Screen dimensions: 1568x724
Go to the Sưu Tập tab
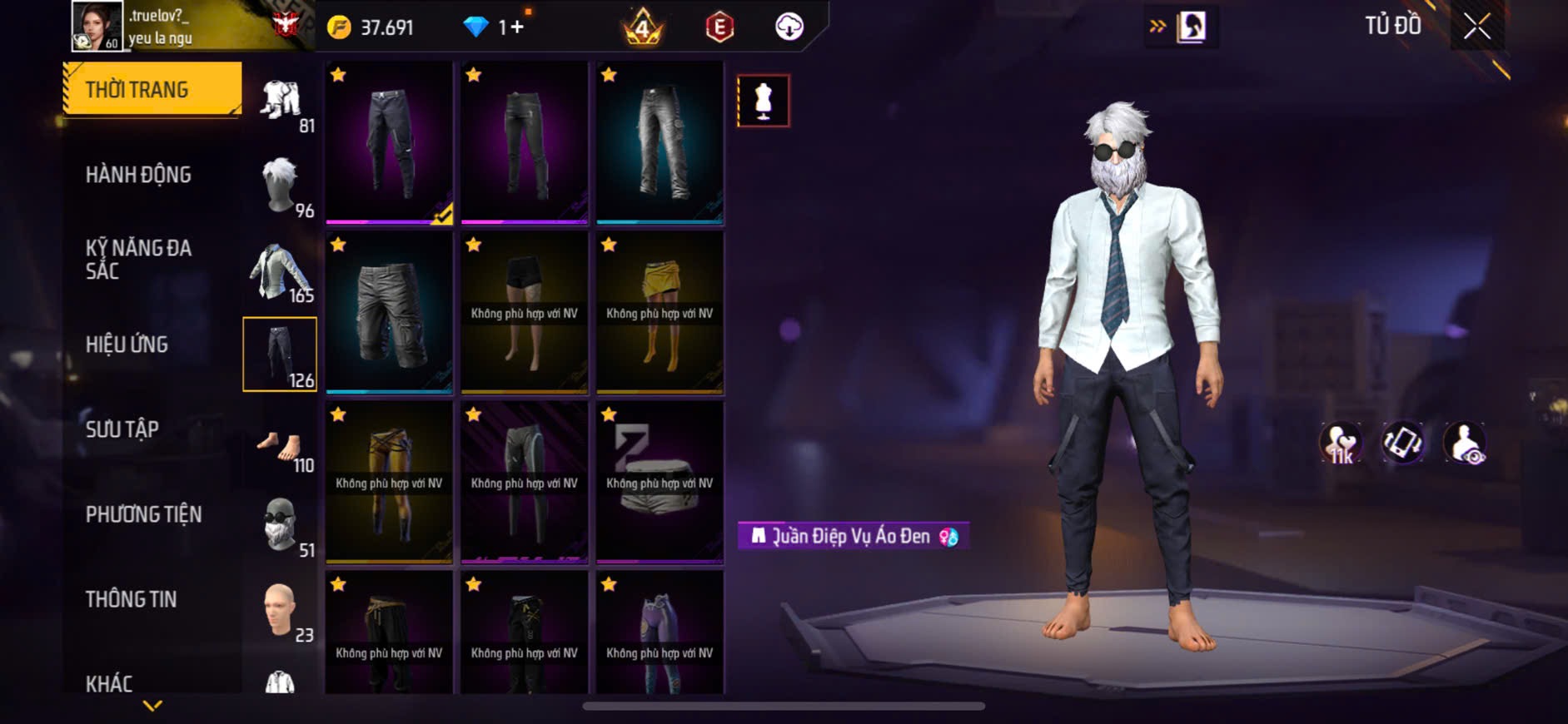pos(122,429)
